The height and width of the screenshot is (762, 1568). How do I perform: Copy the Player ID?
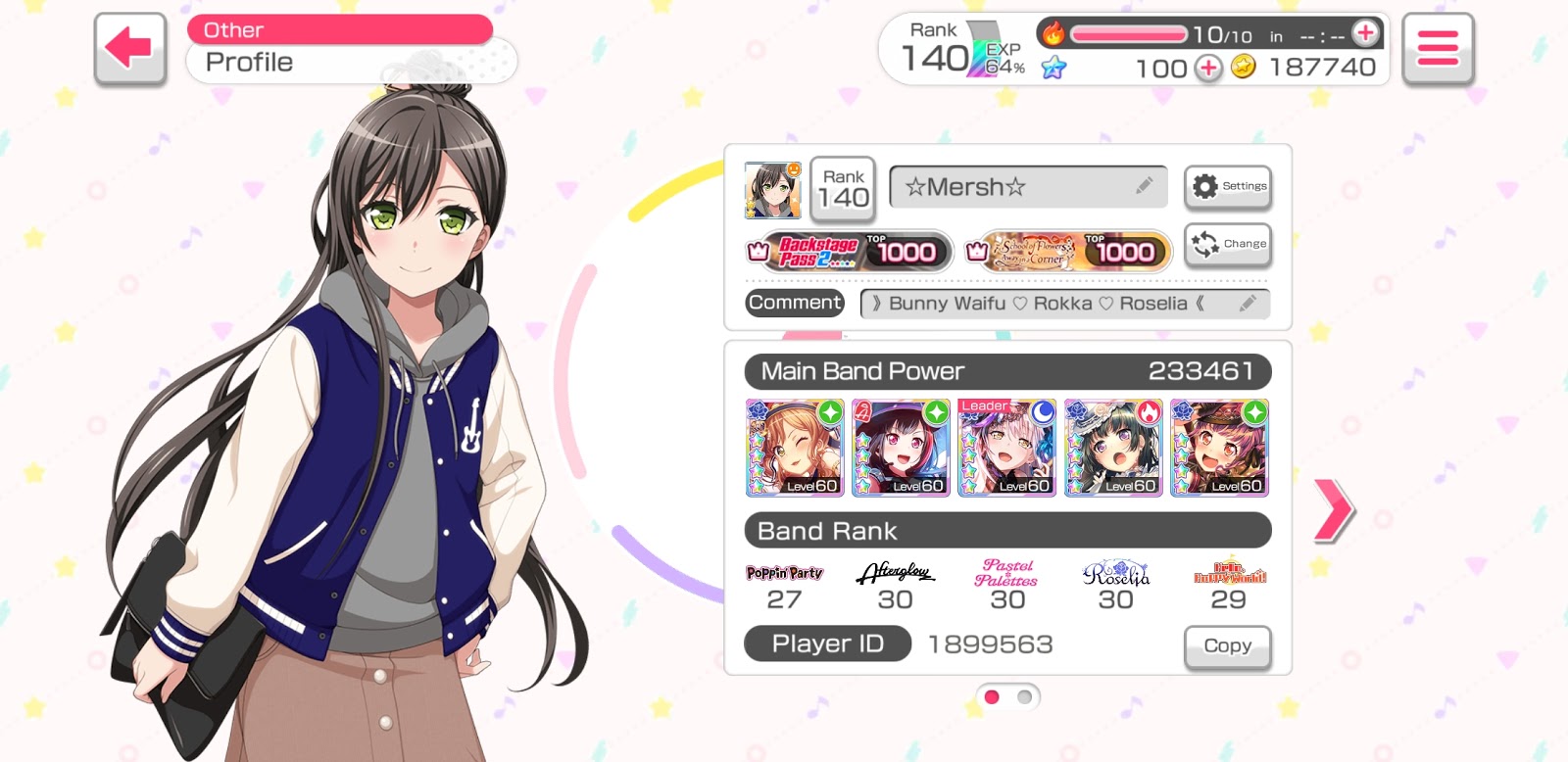tap(1227, 646)
